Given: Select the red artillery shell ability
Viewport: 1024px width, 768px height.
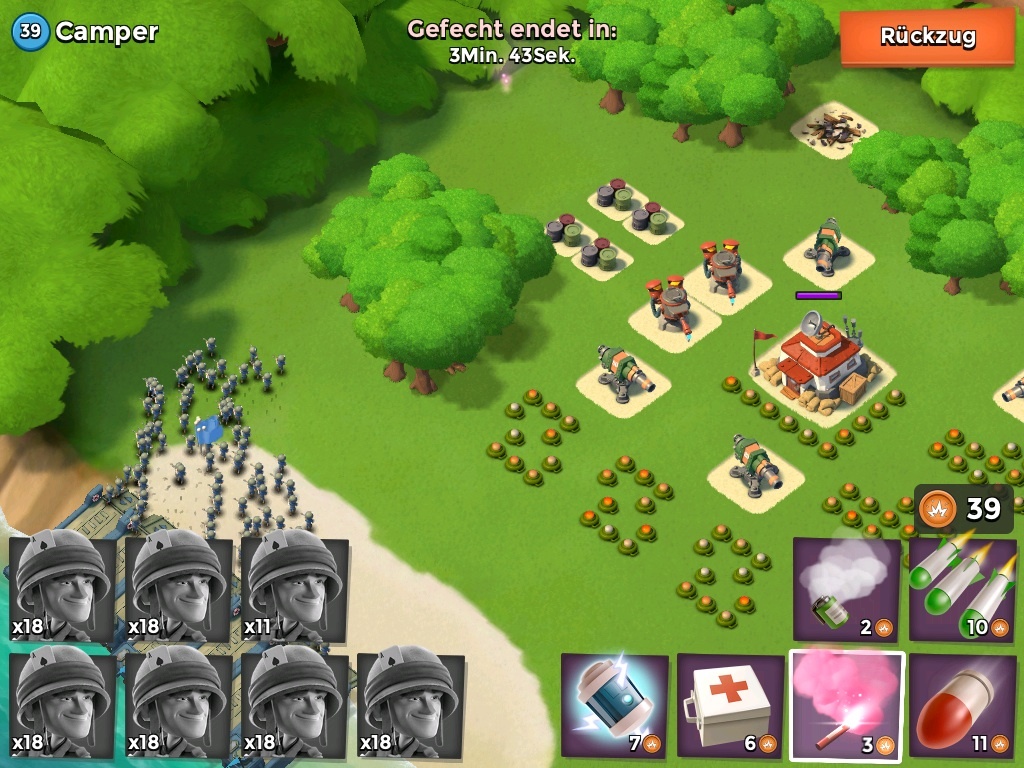Looking at the screenshot, I should tap(961, 705).
